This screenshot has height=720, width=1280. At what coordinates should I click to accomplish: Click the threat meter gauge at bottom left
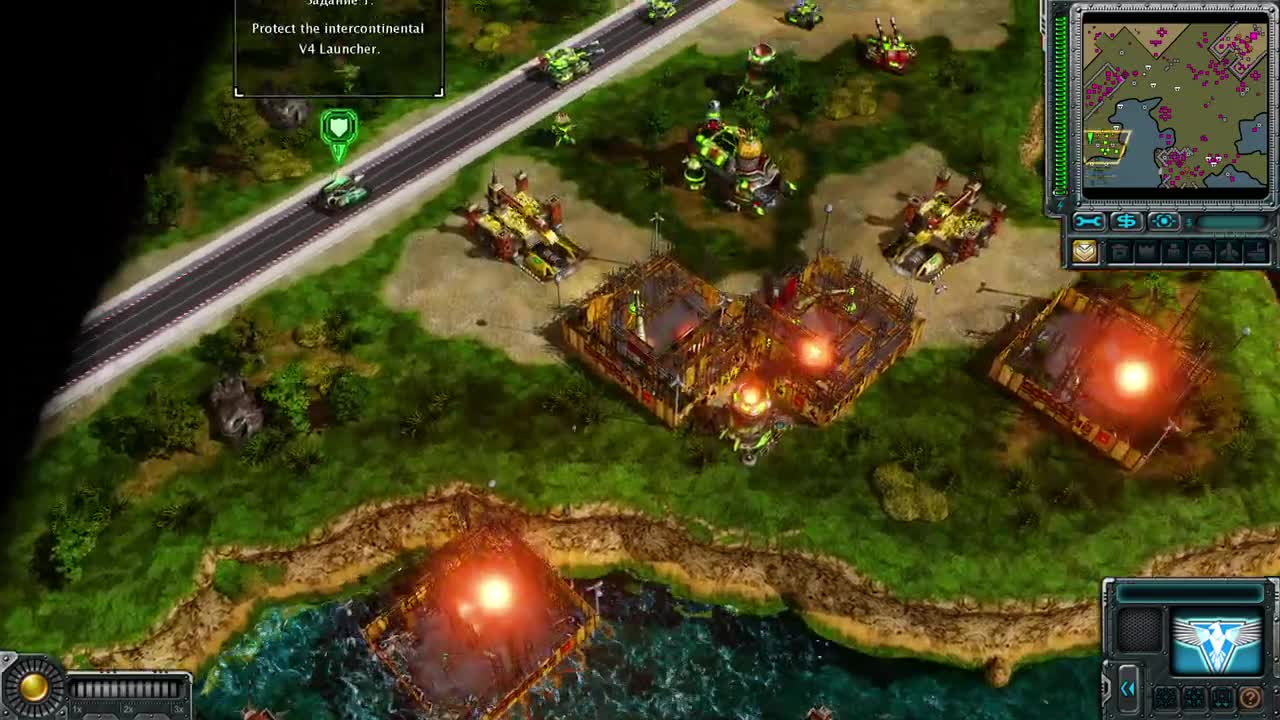pos(34,687)
